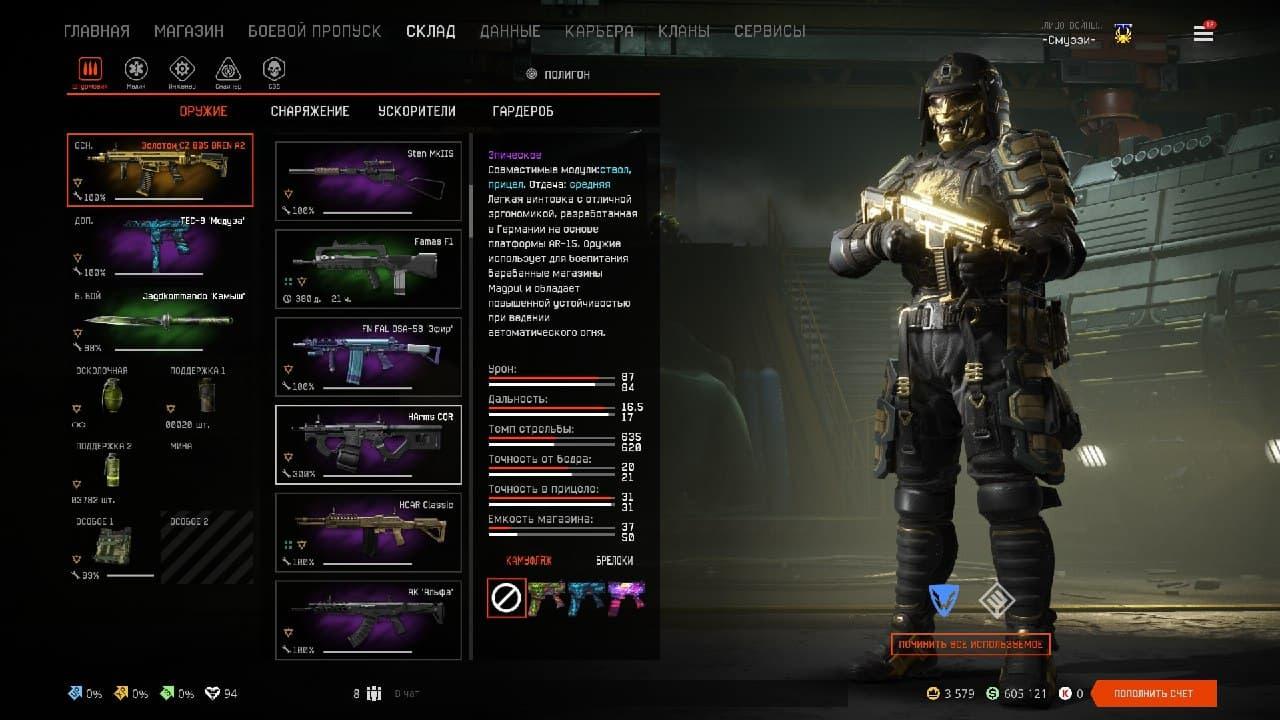Viewport: 1280px width, 720px height.
Task: Select the Sten MkIIS weapon
Action: [368, 181]
